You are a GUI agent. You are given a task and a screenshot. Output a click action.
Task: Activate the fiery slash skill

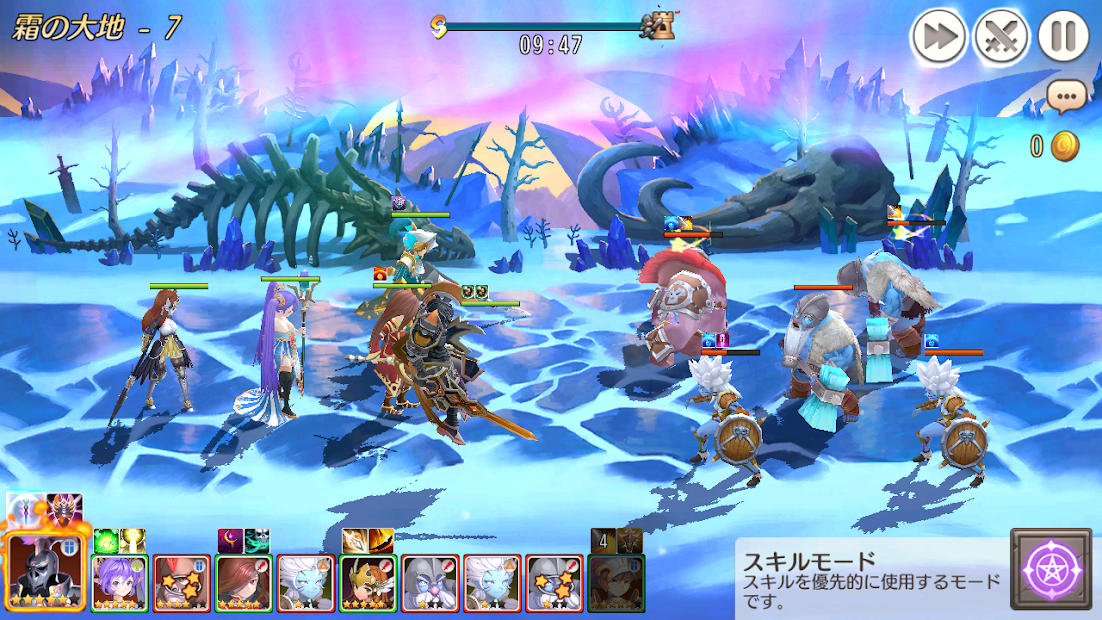[x=381, y=541]
